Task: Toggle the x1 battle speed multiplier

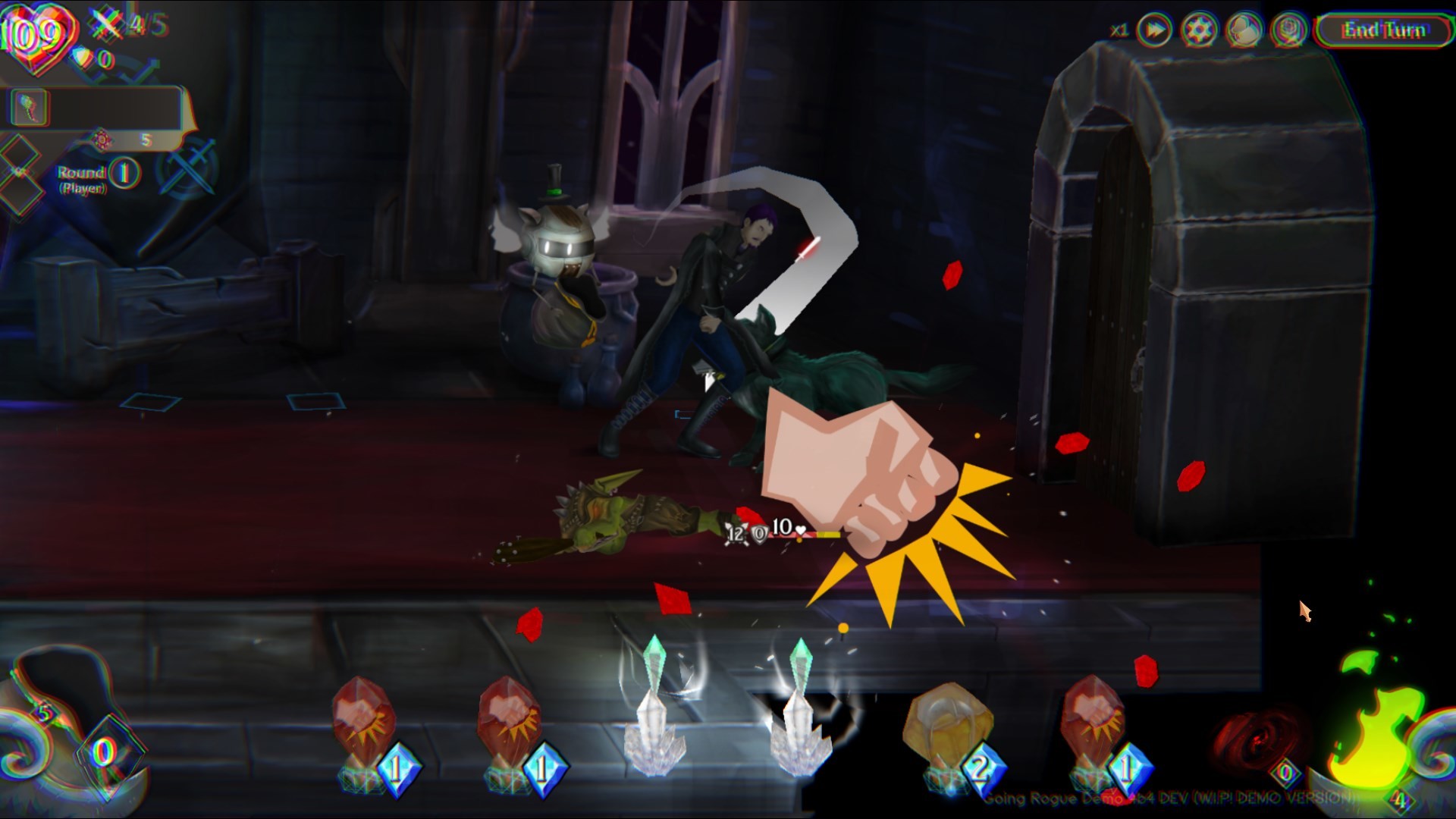Action: [1120, 31]
